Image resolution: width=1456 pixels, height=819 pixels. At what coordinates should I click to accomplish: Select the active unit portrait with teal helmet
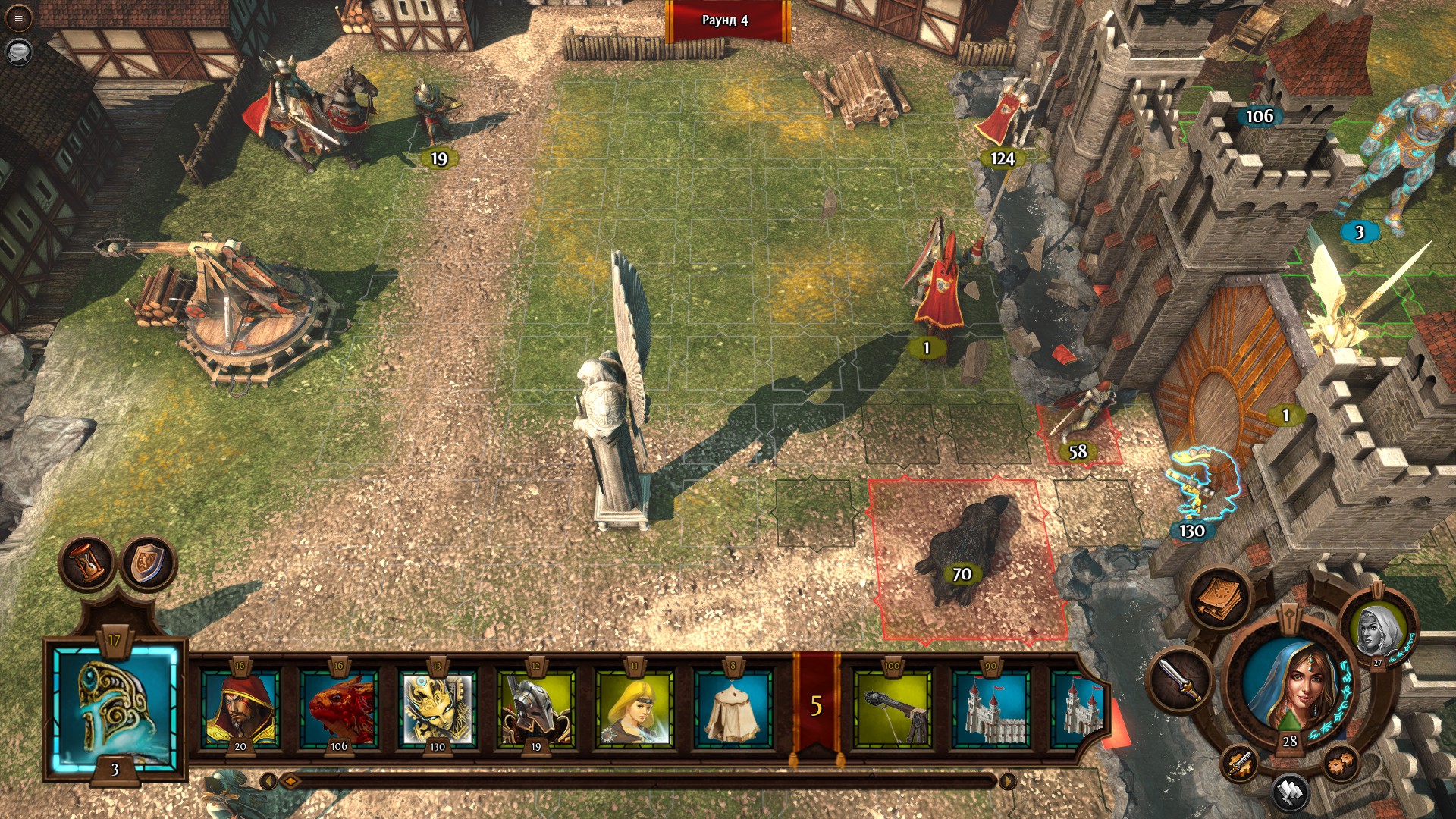click(115, 709)
